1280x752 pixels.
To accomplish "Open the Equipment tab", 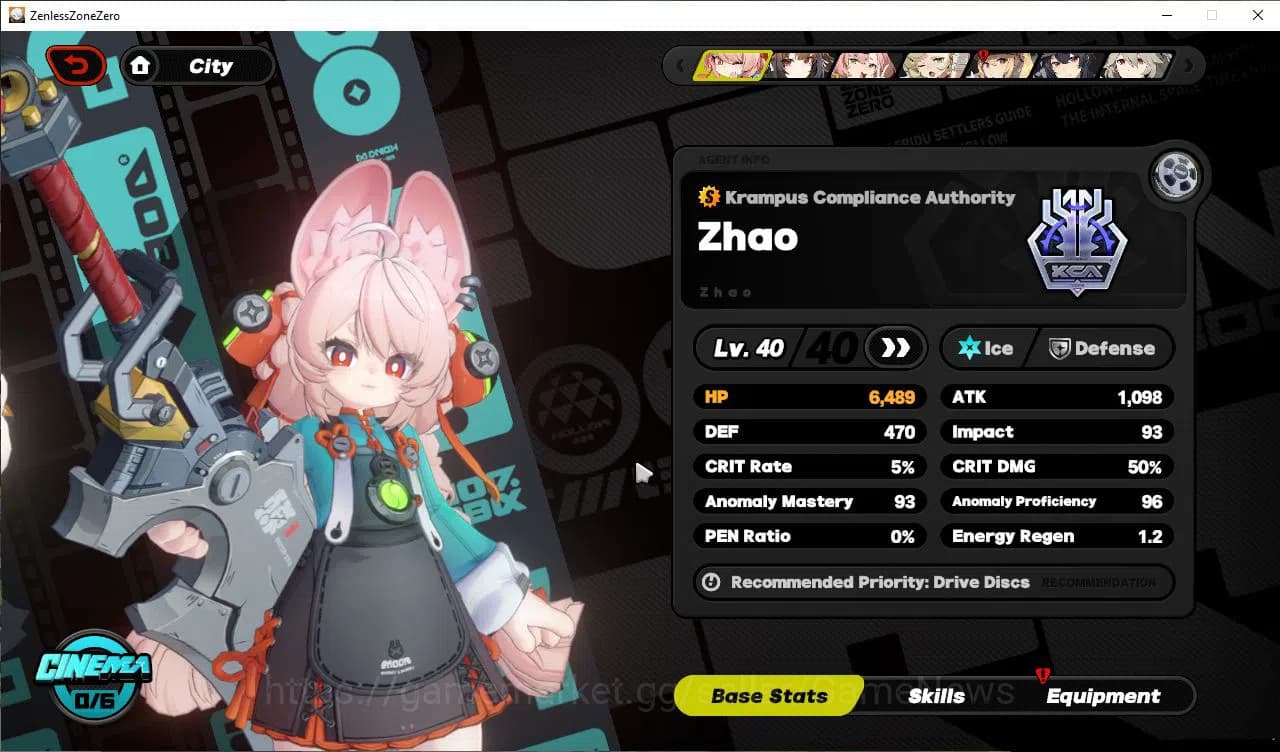I will (x=1103, y=696).
